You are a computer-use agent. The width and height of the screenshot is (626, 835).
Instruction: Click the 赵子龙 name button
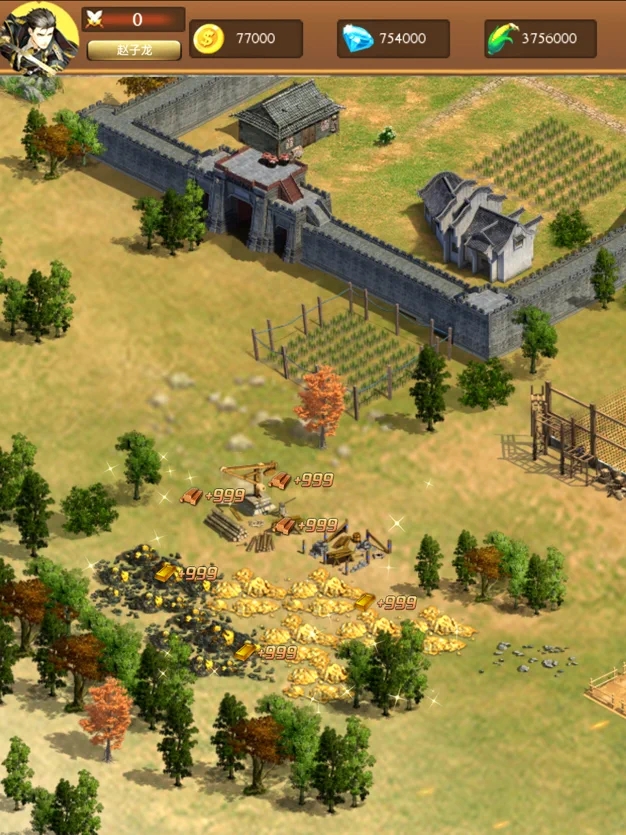coord(133,50)
